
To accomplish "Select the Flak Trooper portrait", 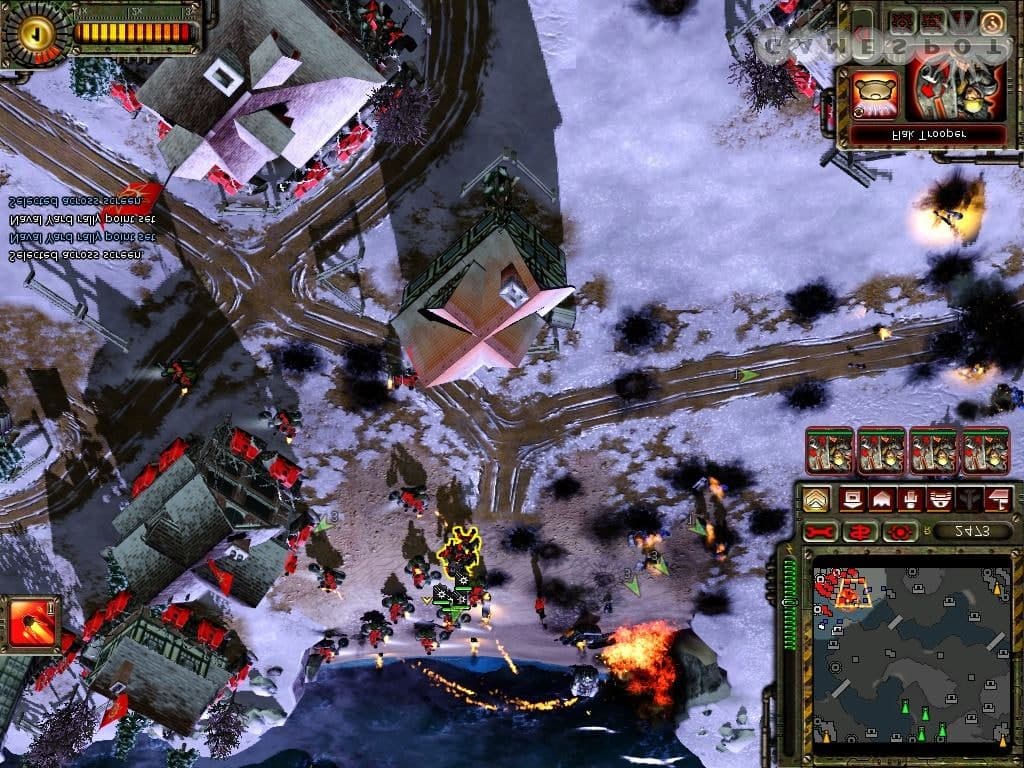I will point(955,88).
